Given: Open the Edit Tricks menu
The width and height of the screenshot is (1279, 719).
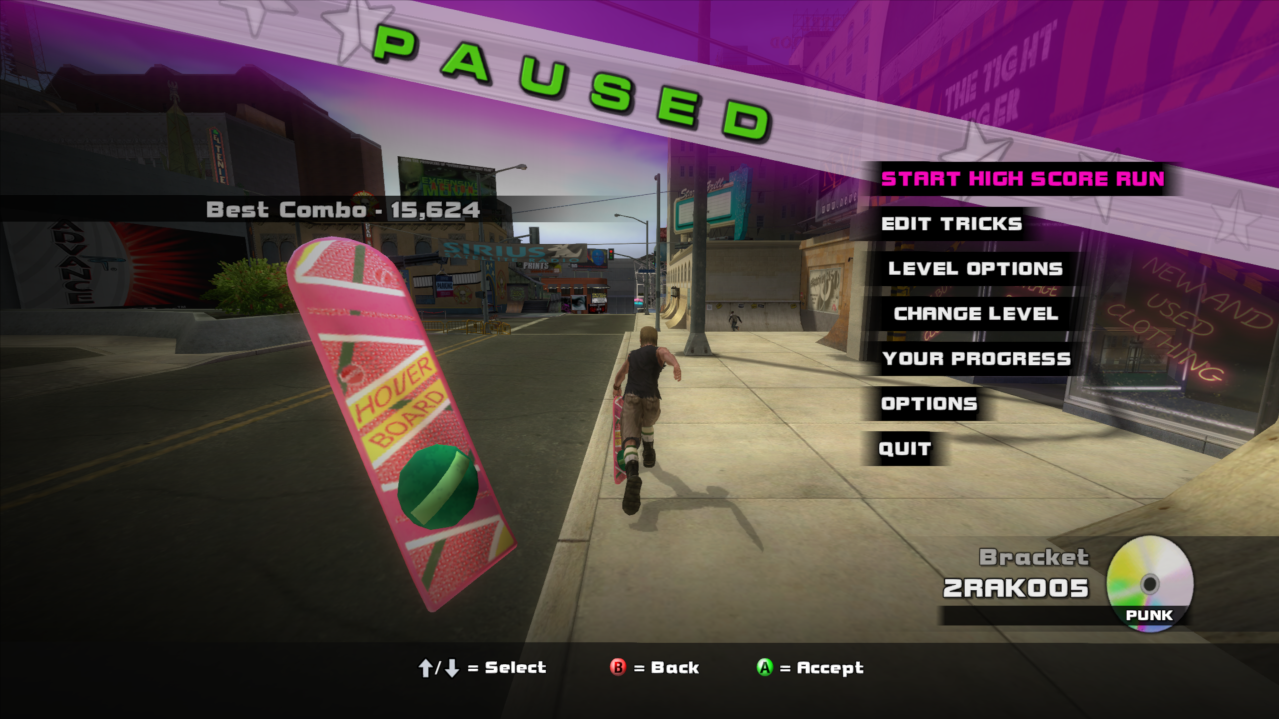Looking at the screenshot, I should (951, 224).
